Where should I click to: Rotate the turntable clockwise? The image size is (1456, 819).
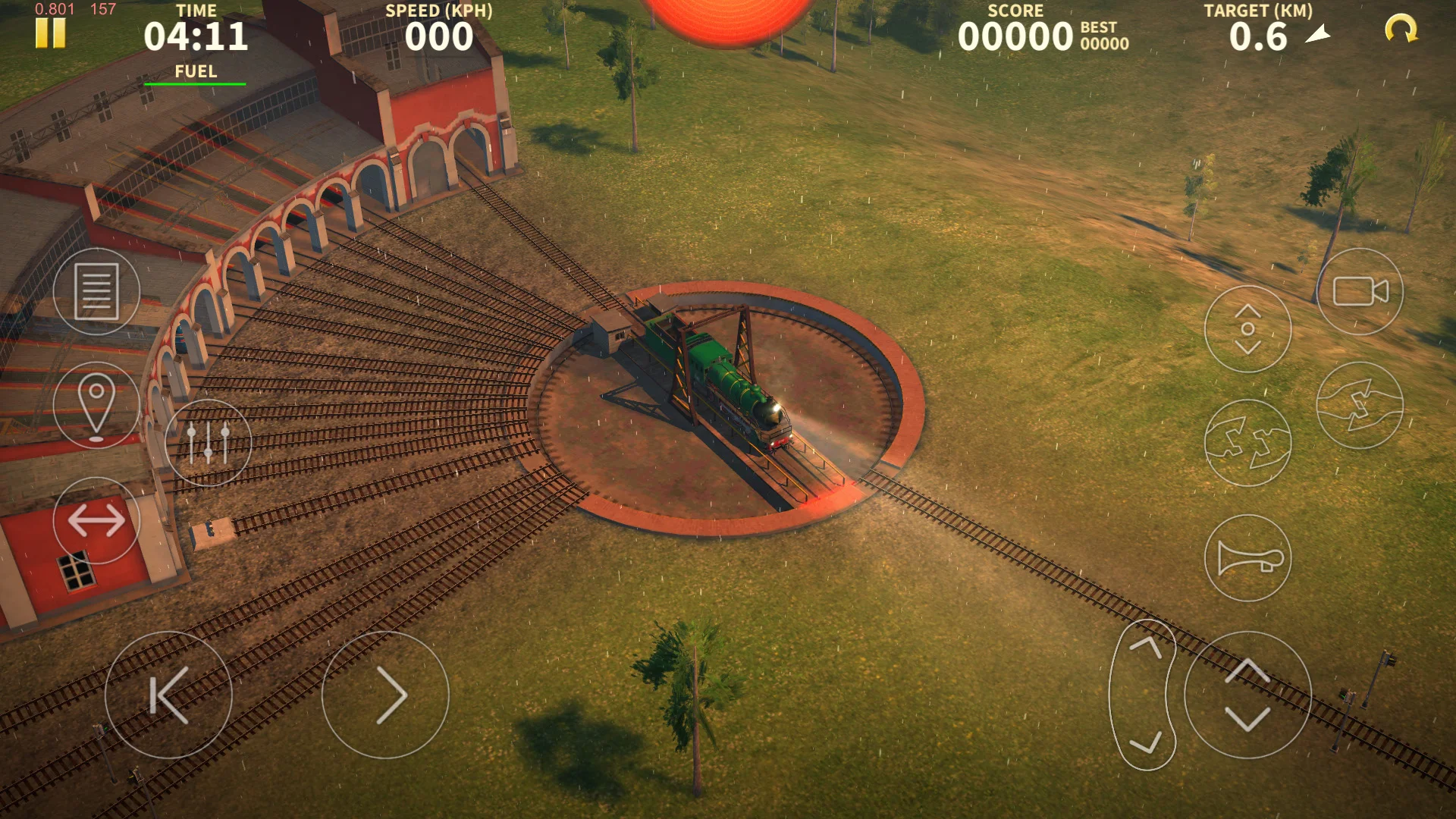pyautogui.click(x=1361, y=406)
